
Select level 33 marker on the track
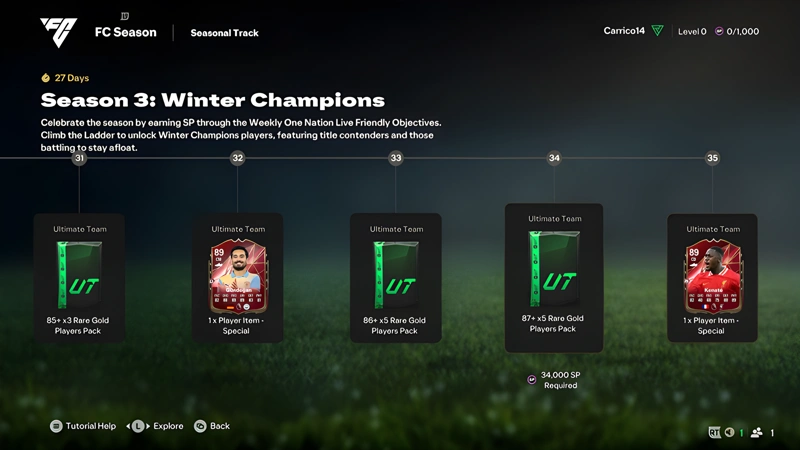pos(396,158)
